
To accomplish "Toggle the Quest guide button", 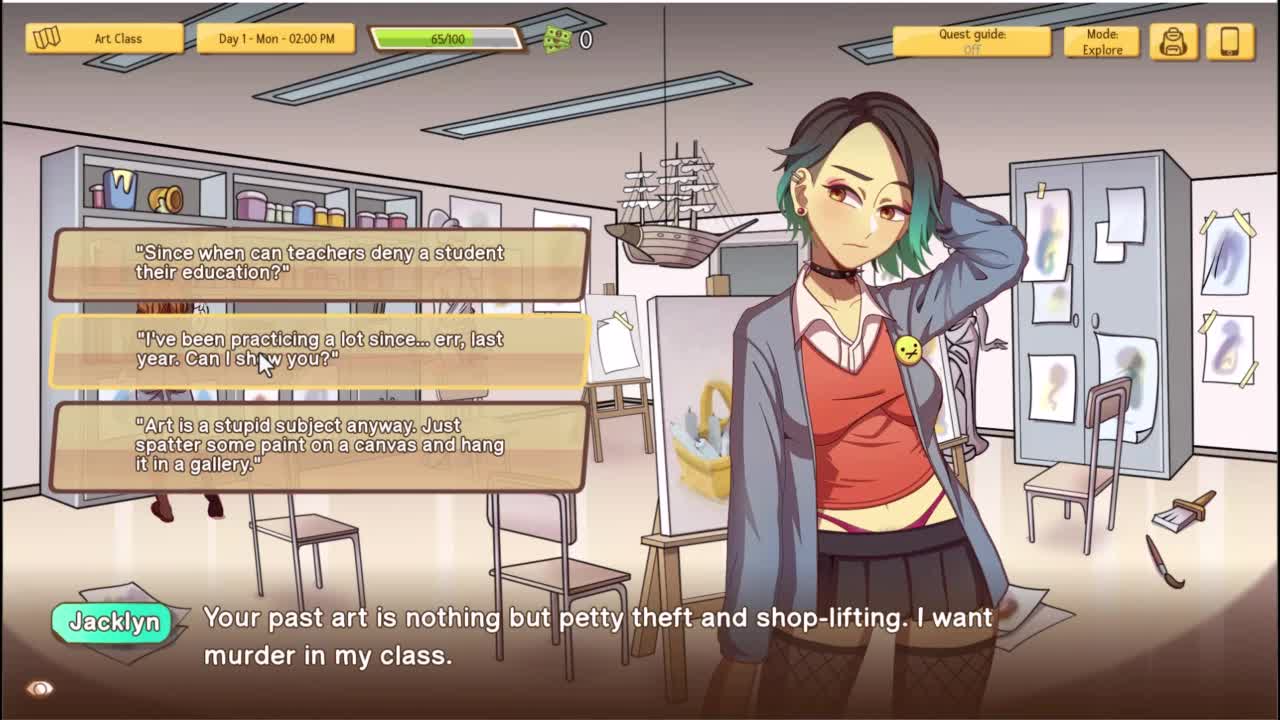I will 971,41.
